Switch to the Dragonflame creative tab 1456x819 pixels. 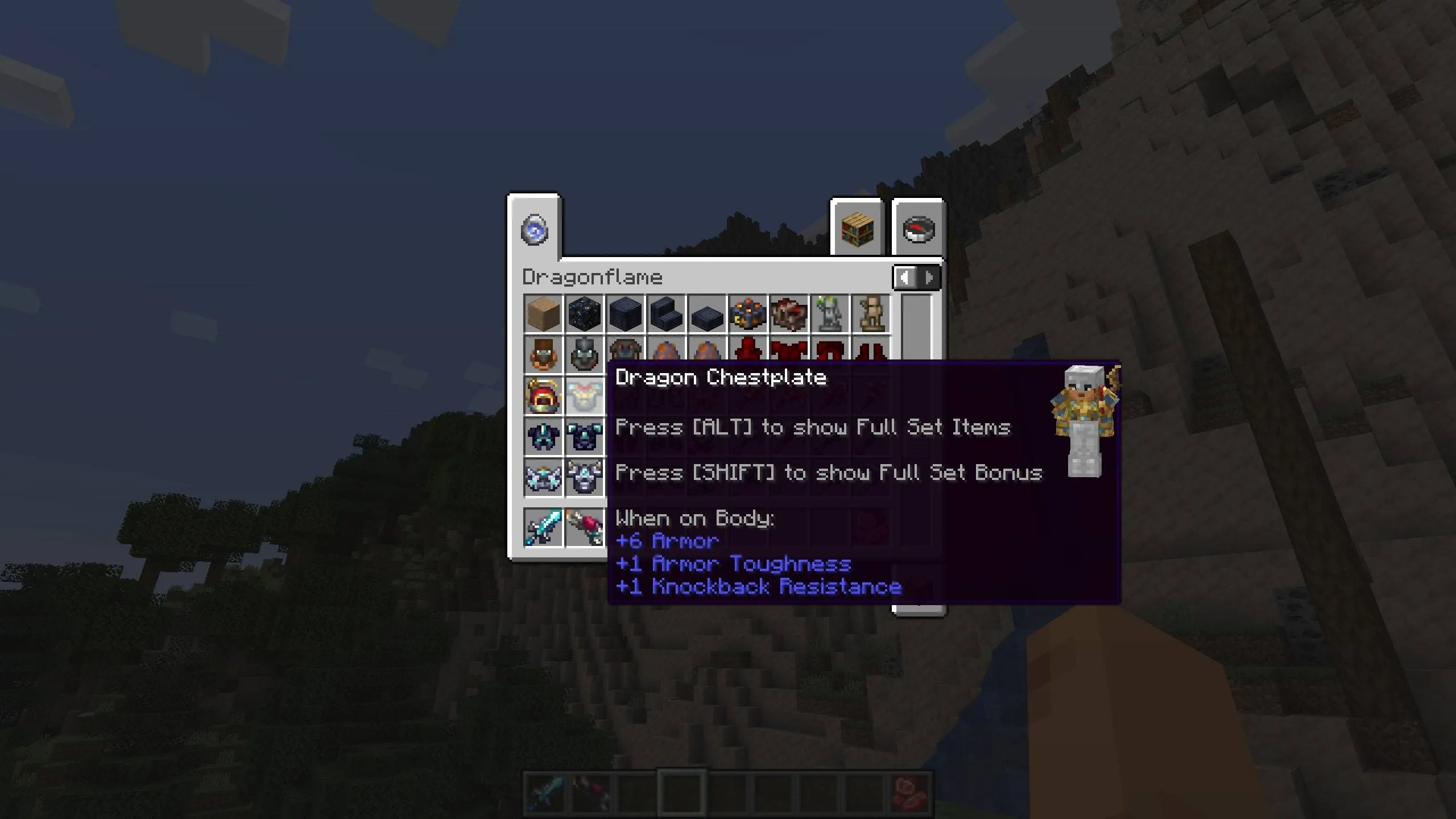533,229
